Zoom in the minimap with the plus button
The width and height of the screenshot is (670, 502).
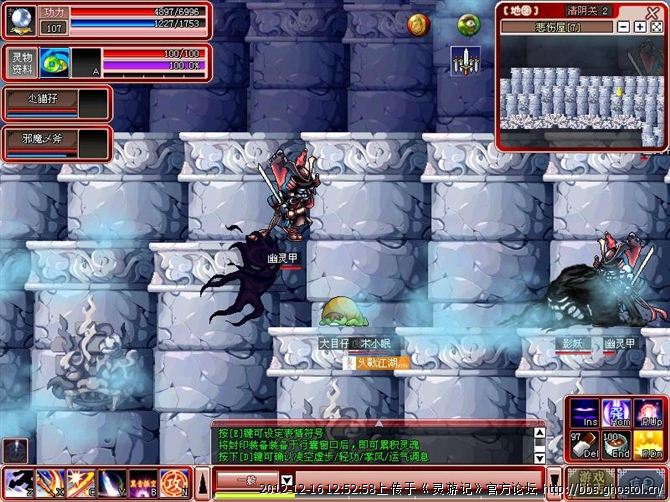pyautogui.click(x=639, y=26)
